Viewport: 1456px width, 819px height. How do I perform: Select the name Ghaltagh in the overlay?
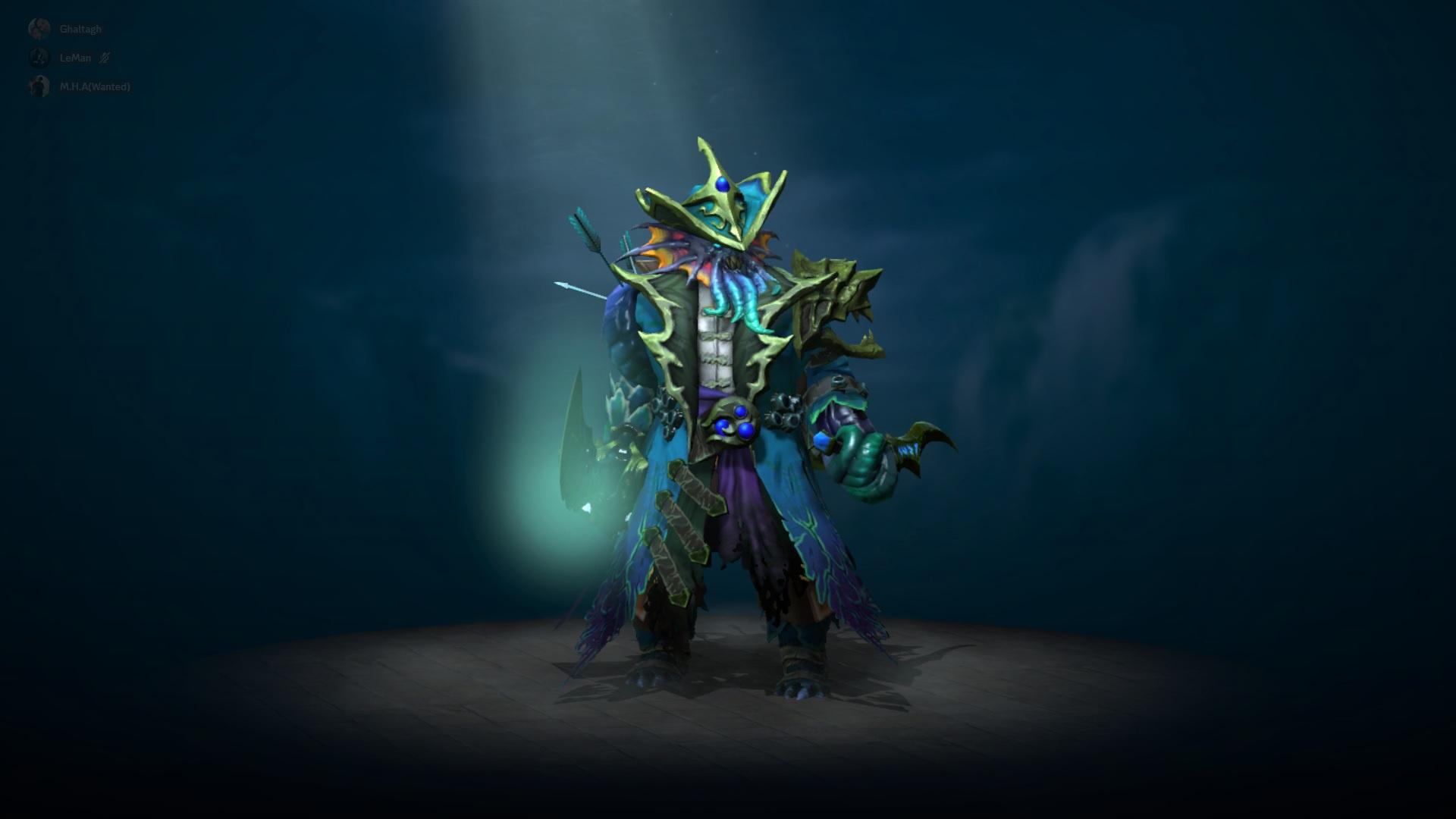click(80, 29)
